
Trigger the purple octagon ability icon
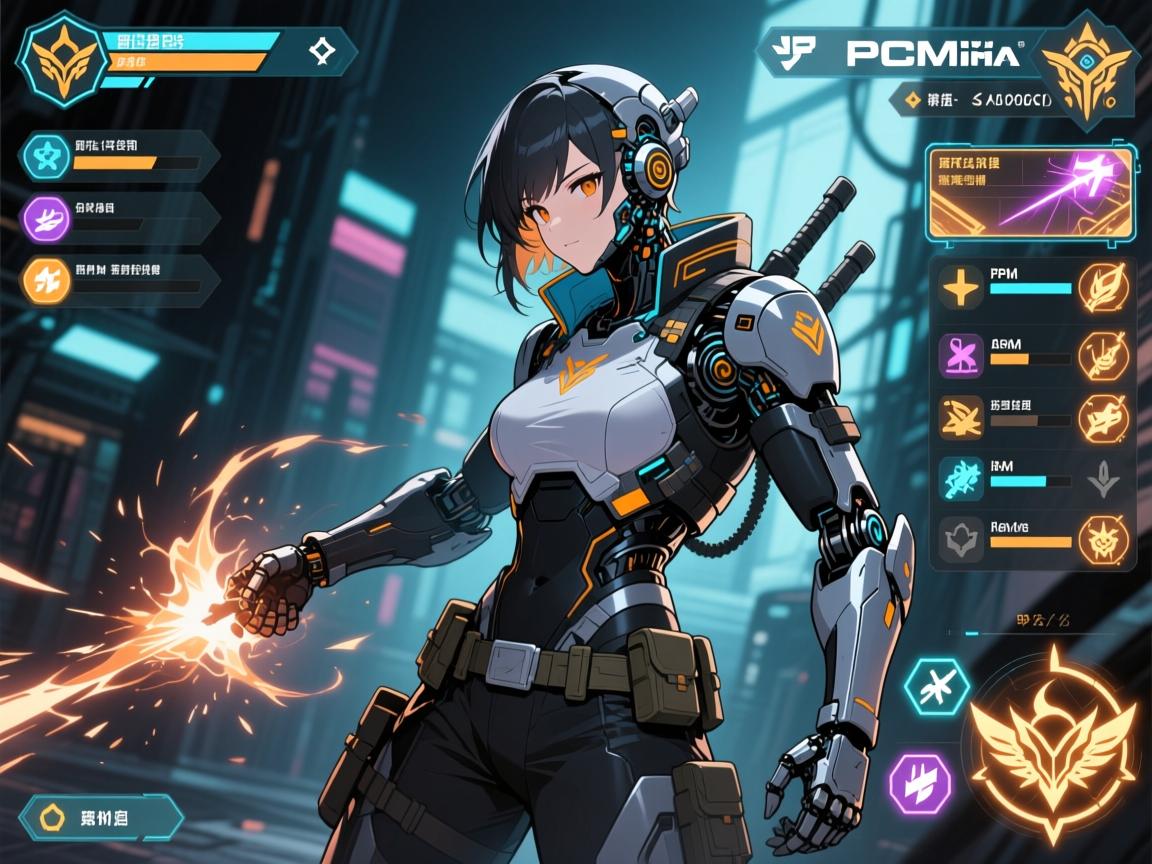pyautogui.click(x=916, y=779)
